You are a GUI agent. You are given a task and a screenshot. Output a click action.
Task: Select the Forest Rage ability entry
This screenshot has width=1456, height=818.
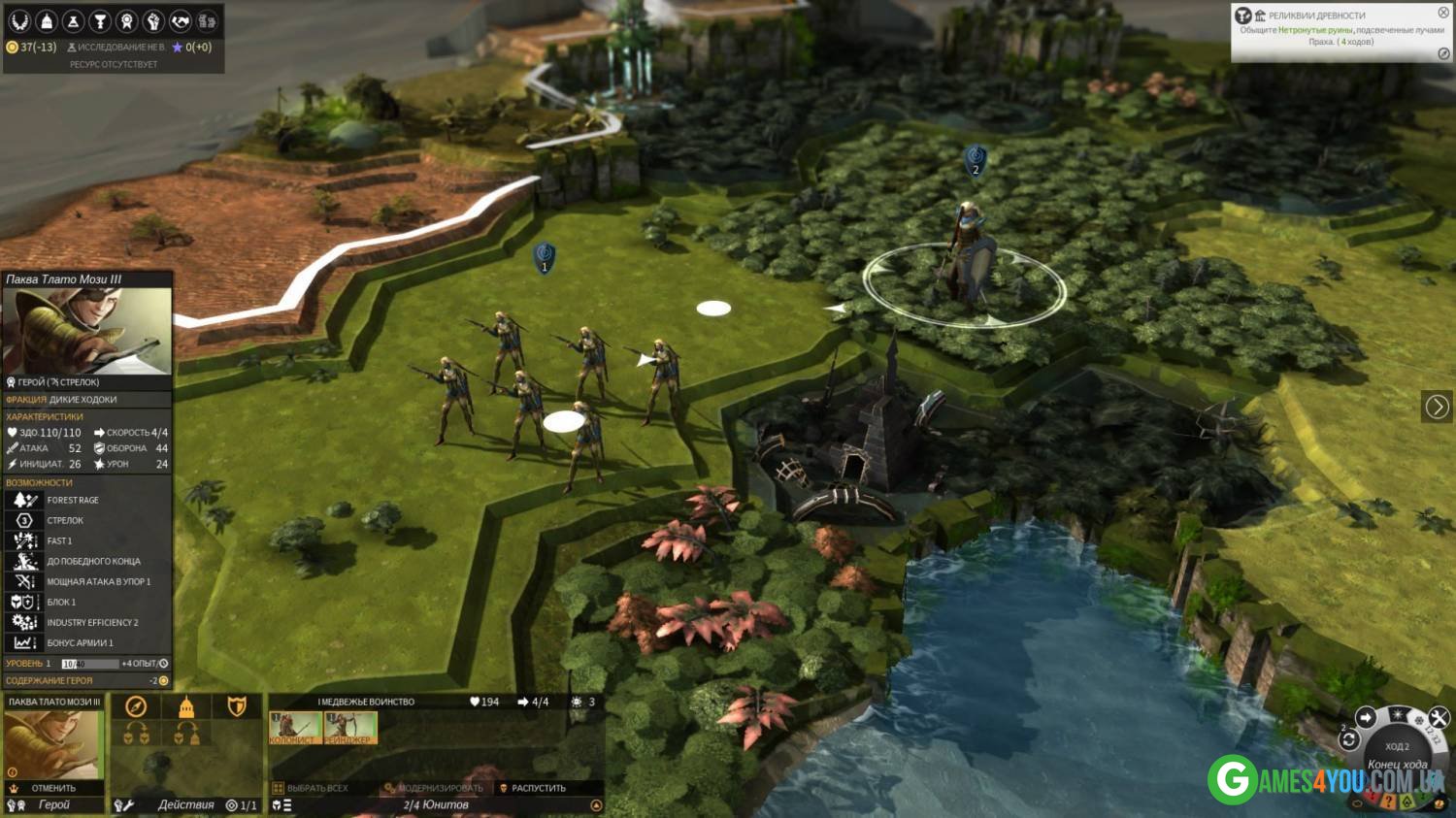pyautogui.click(x=73, y=500)
